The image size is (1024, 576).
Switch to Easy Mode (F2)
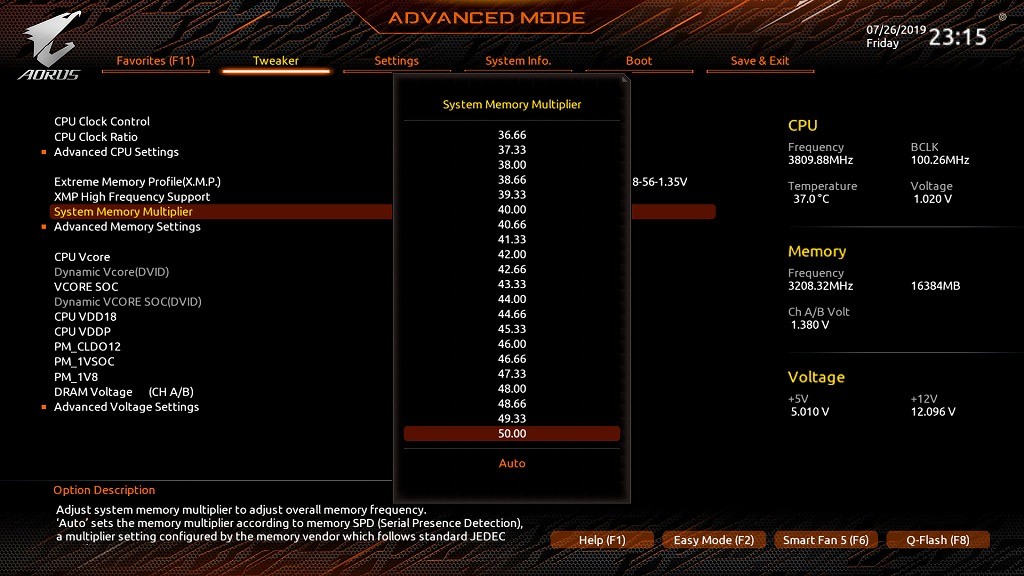tap(714, 540)
